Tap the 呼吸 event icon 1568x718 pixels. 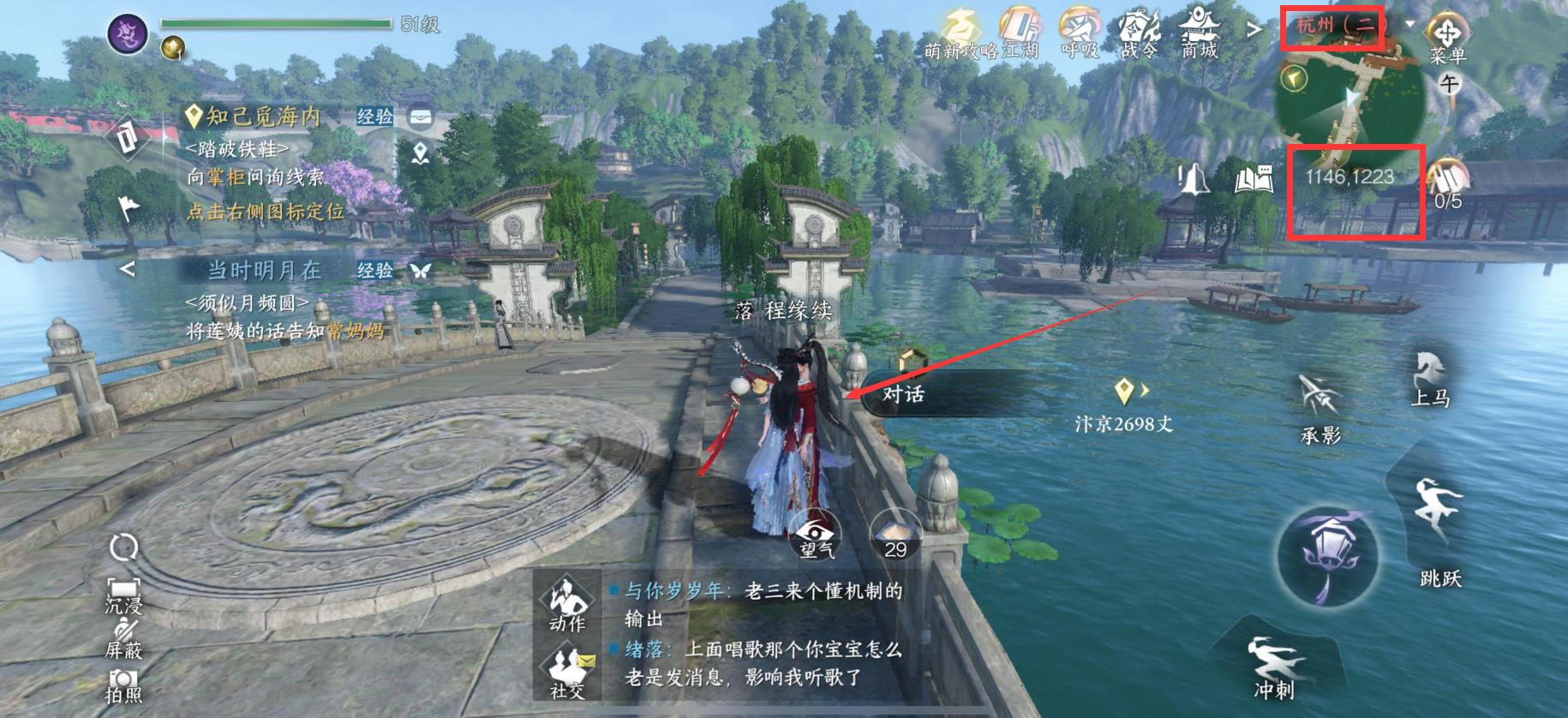coord(1081,26)
